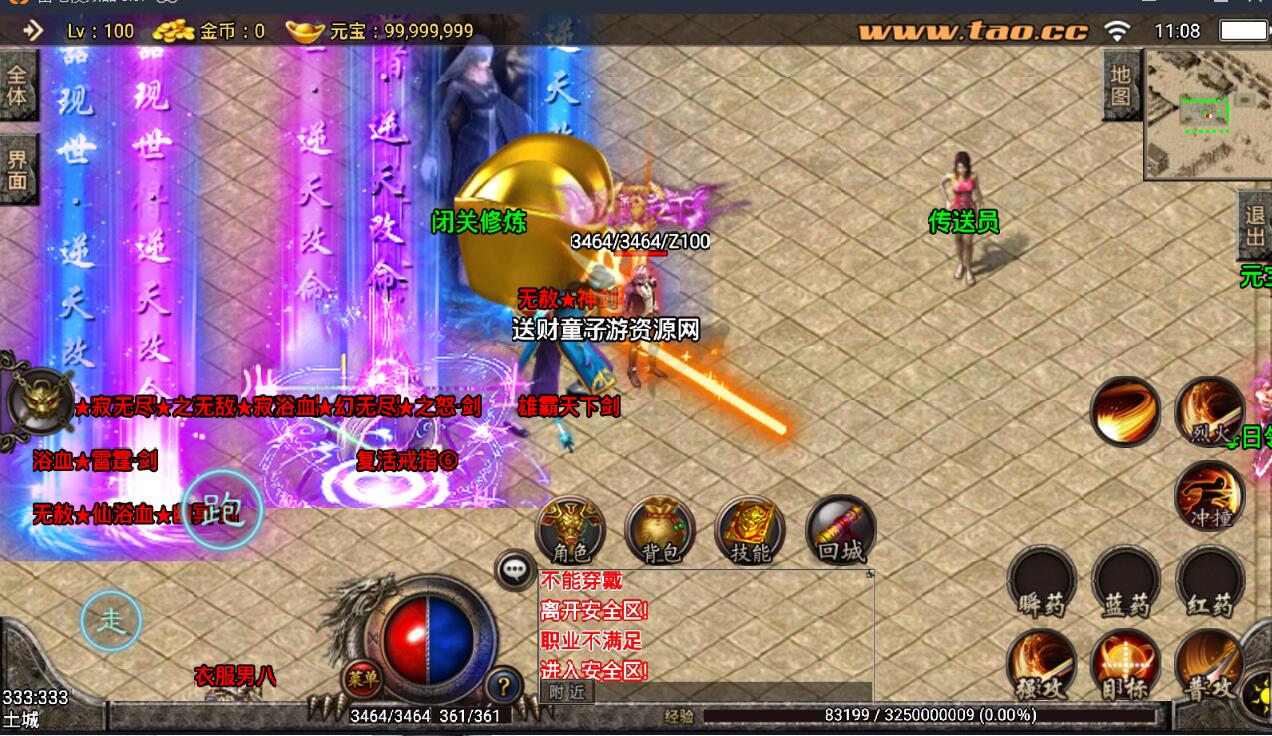Image resolution: width=1272 pixels, height=736 pixels.
Task: Tap the 蓝药 mana potion slot
Action: point(1125,582)
